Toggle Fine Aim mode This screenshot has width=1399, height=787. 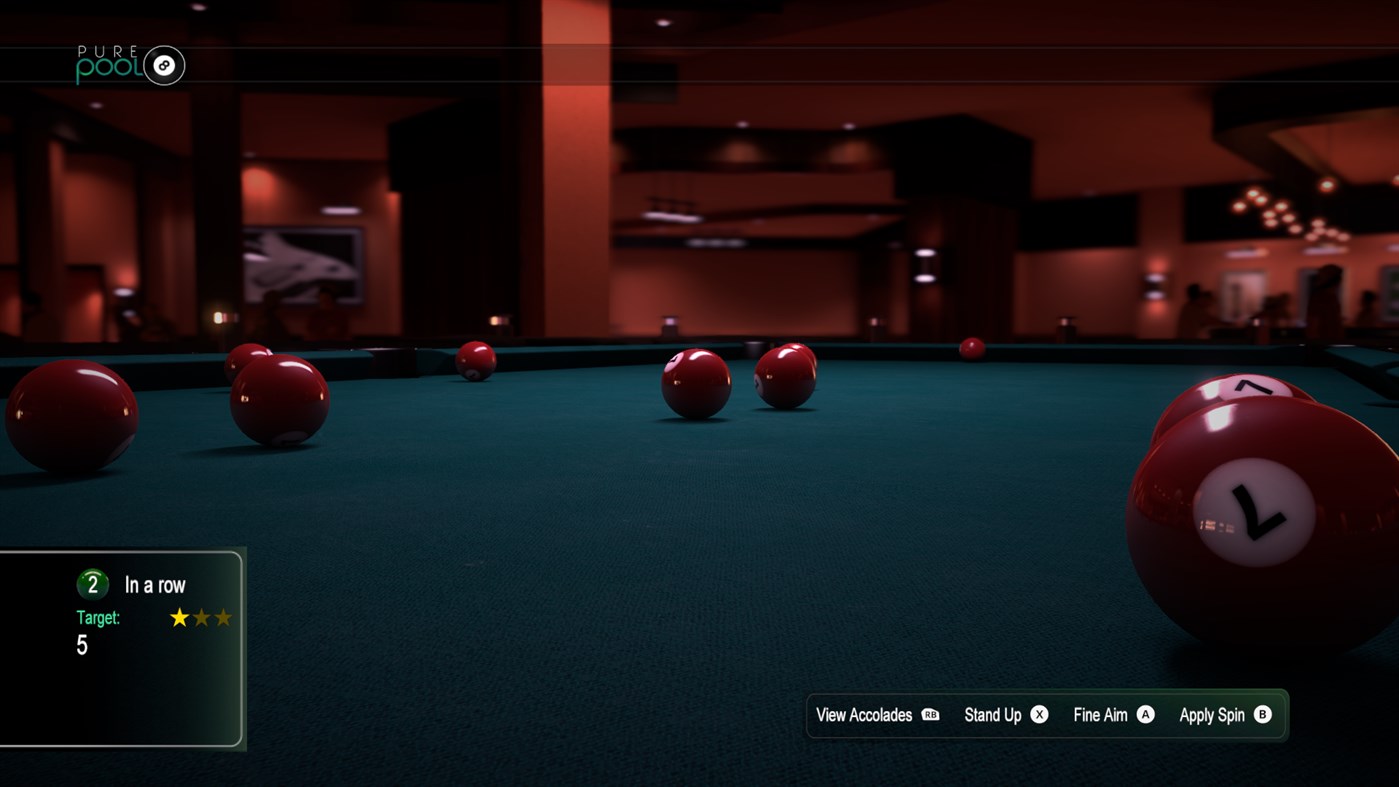pos(1100,715)
